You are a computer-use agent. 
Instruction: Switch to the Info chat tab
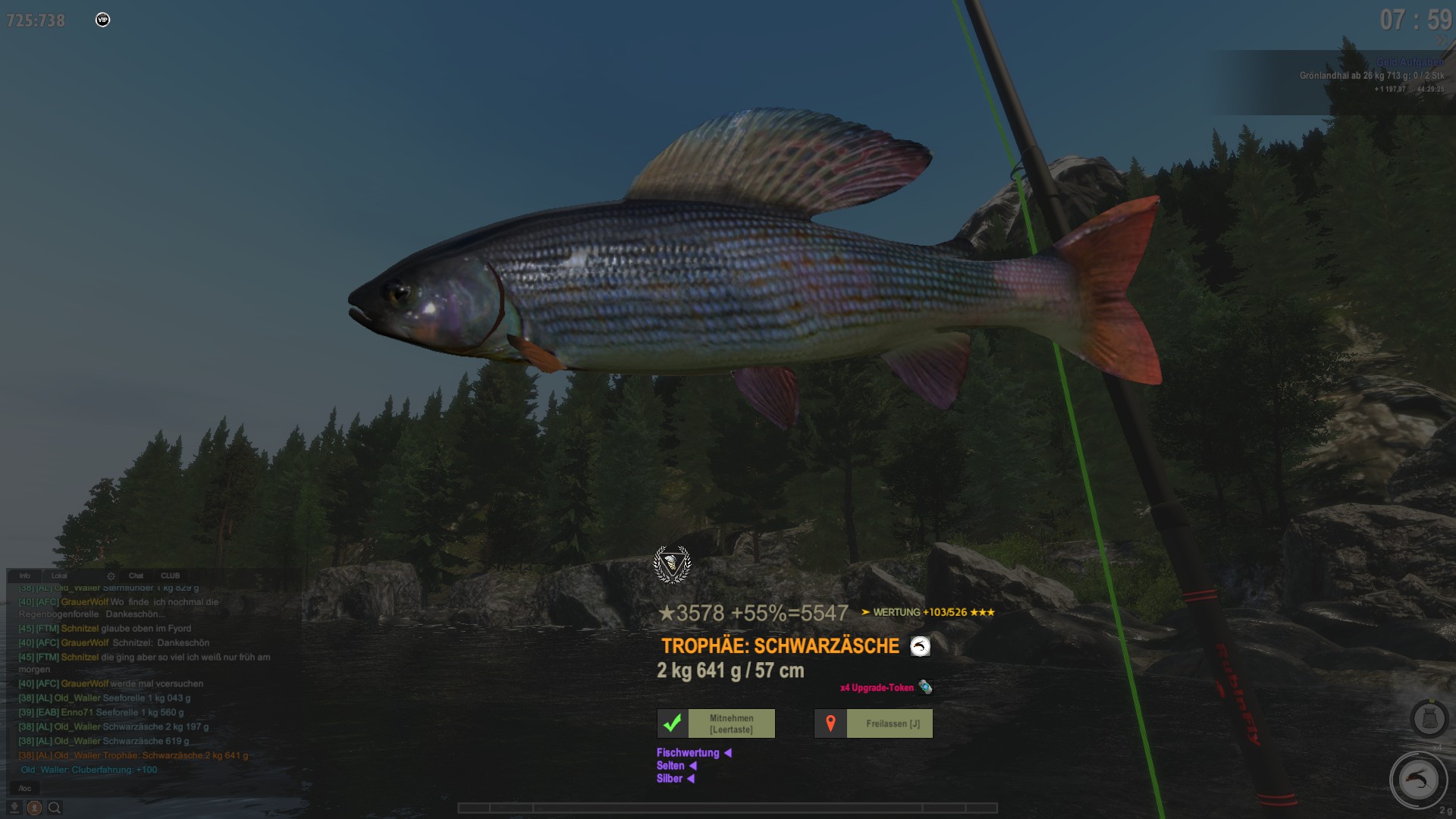coord(25,576)
